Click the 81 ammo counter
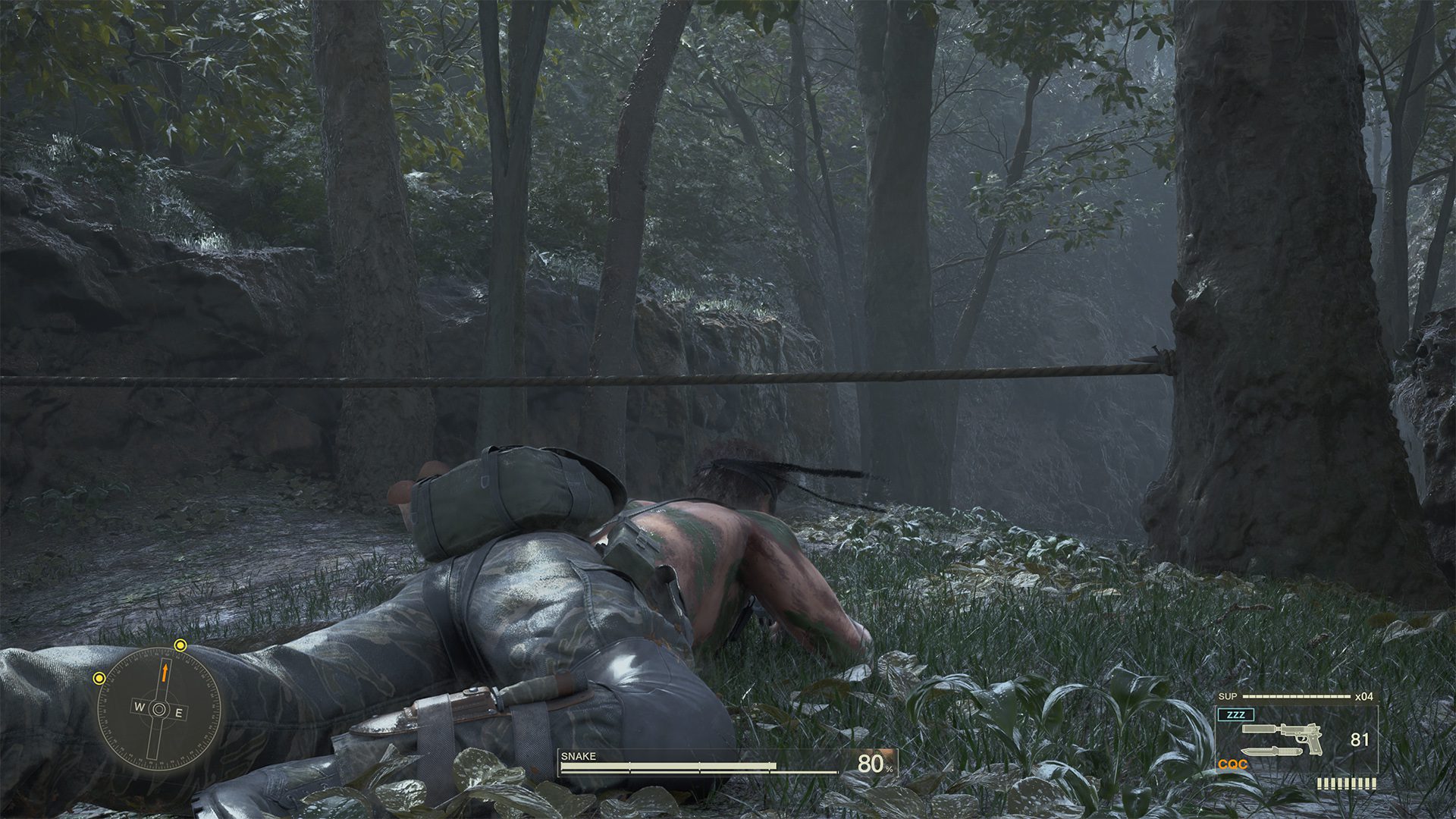Screen dimensions: 1456x819 (x=1360, y=739)
